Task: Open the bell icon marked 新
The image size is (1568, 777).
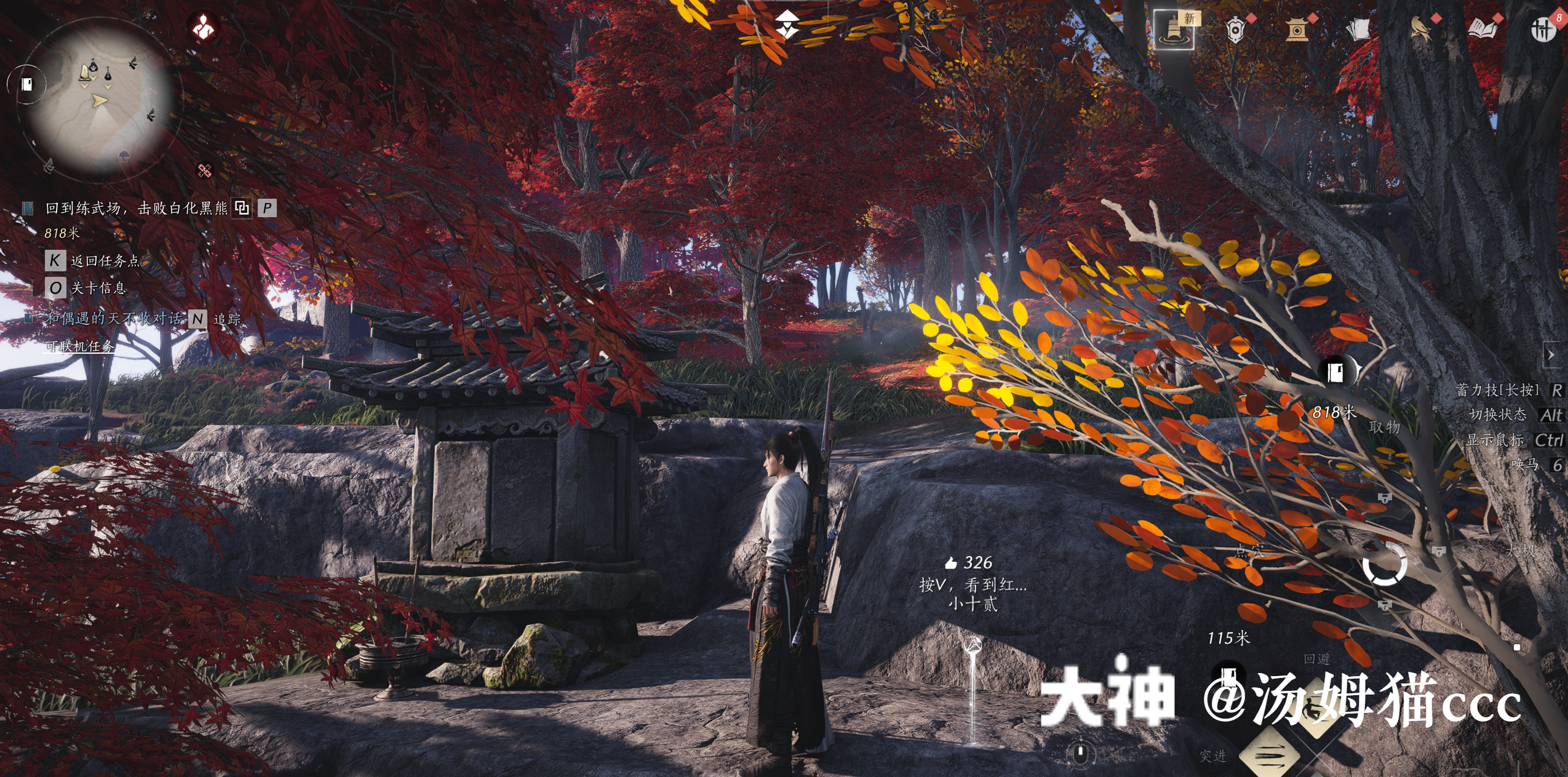Action: pos(1174,29)
